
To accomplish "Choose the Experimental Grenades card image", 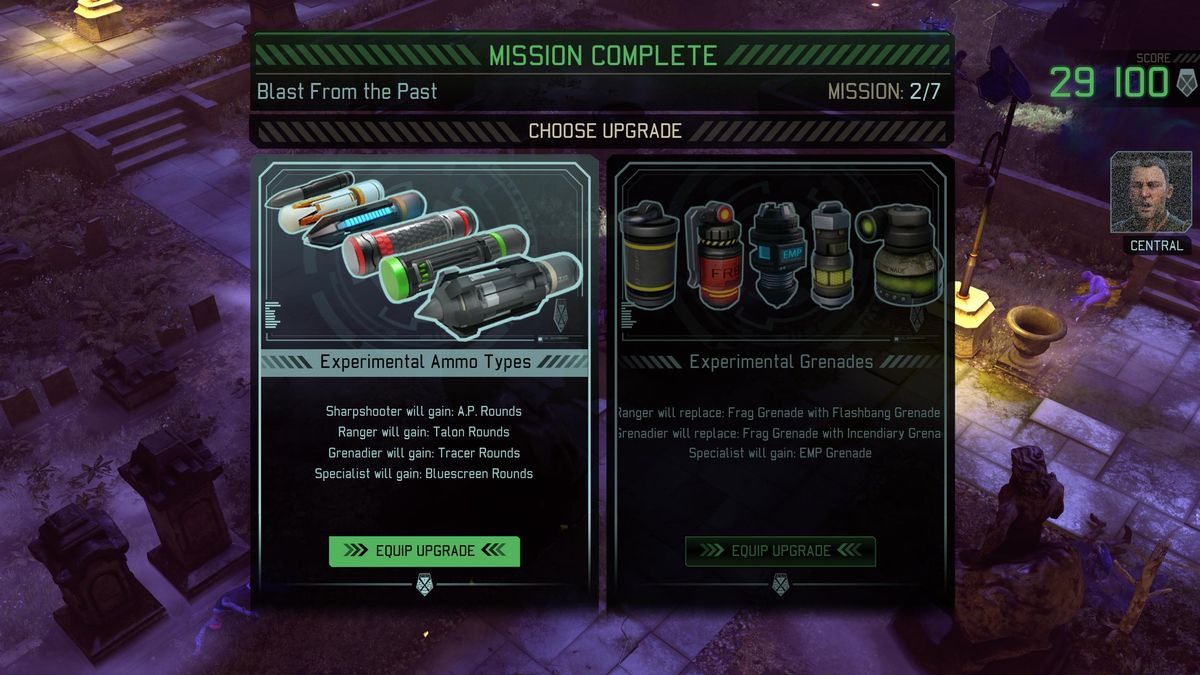I will 780,254.
